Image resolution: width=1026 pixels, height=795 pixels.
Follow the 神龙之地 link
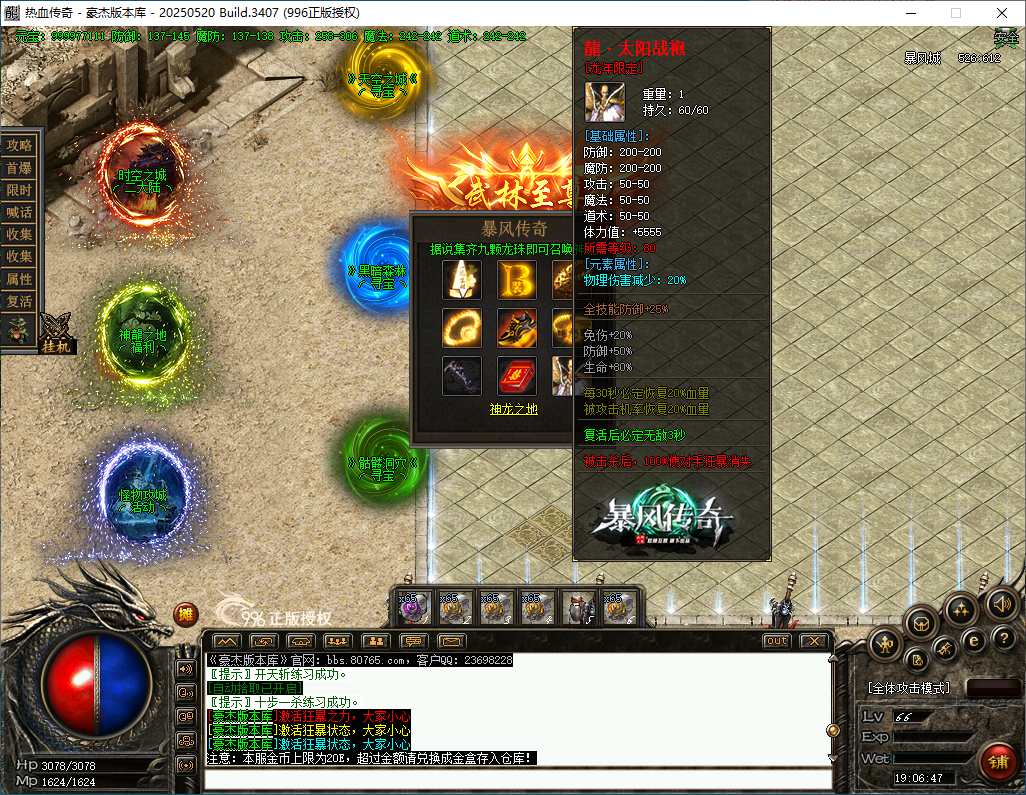coord(514,408)
